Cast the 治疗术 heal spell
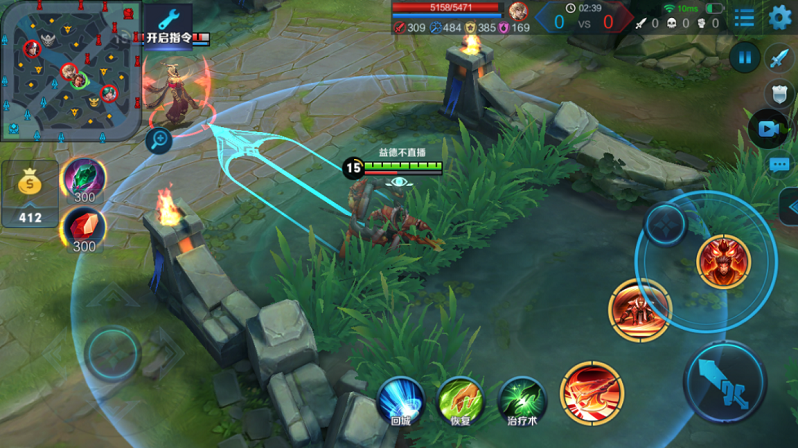Viewport: 798px width, 448px height. pyautogui.click(x=521, y=400)
